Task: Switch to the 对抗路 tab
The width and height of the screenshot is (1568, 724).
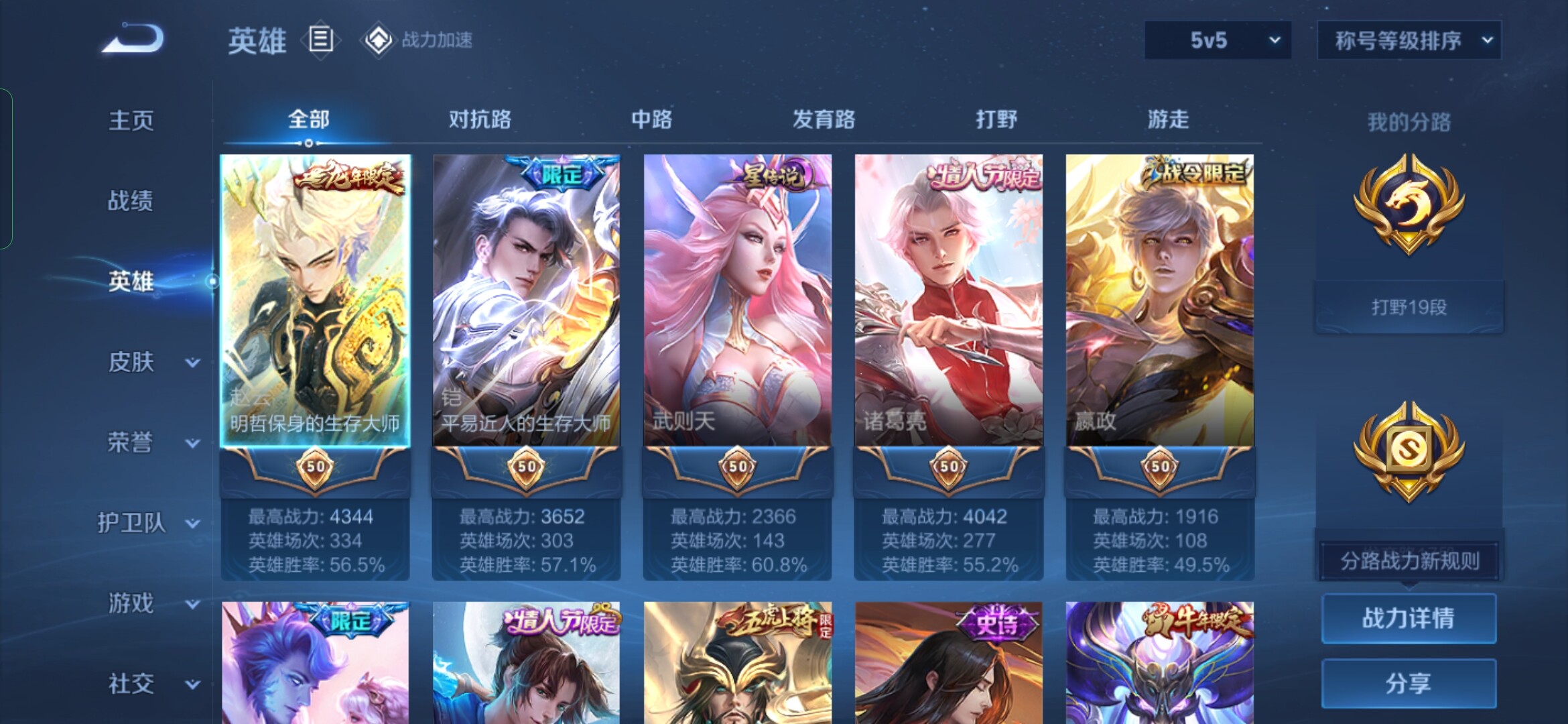Action: 480,119
